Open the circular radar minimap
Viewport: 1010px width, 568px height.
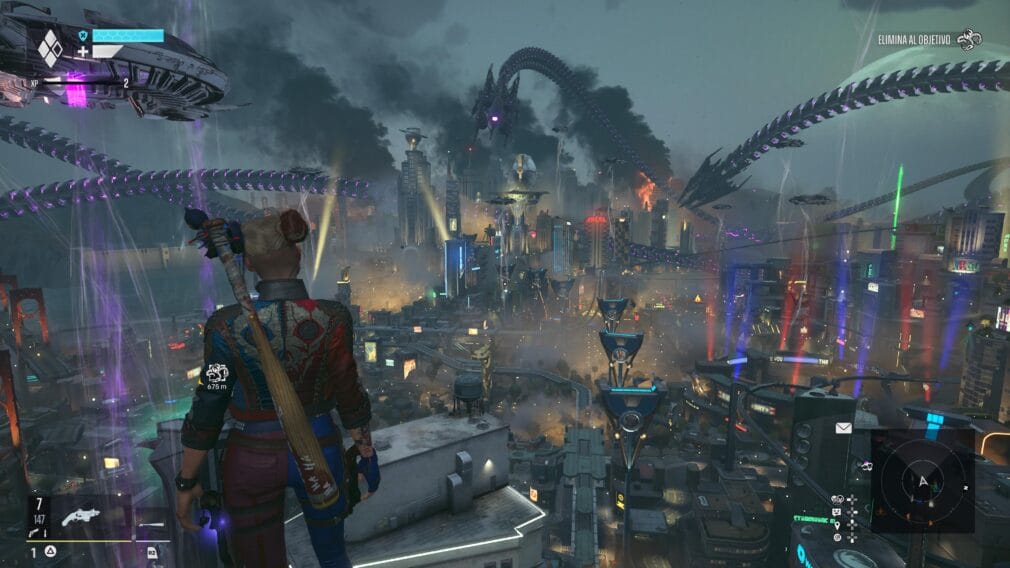921,480
